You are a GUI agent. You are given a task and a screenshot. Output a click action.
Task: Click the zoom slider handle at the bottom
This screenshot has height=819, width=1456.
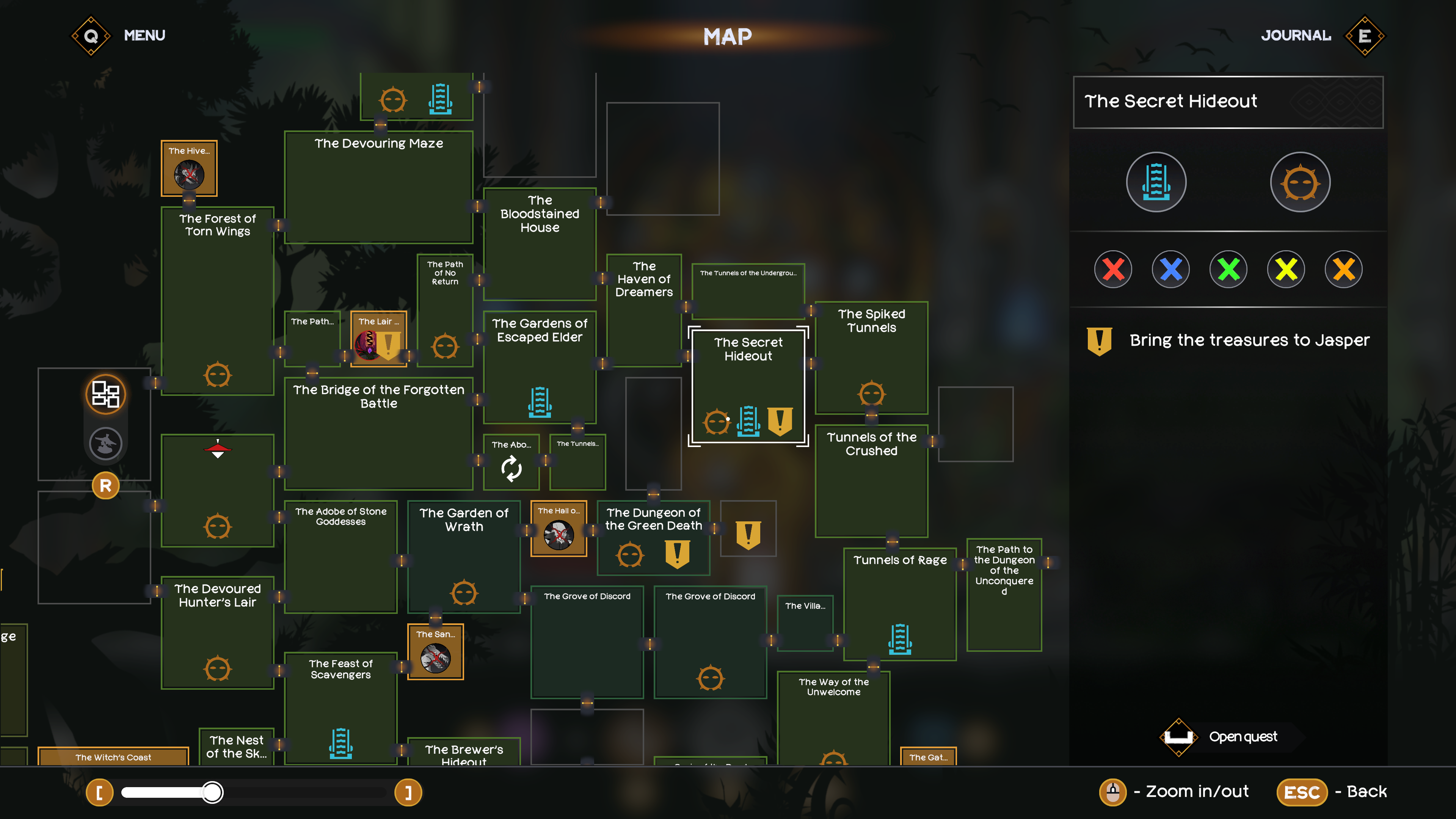pyautogui.click(x=213, y=793)
